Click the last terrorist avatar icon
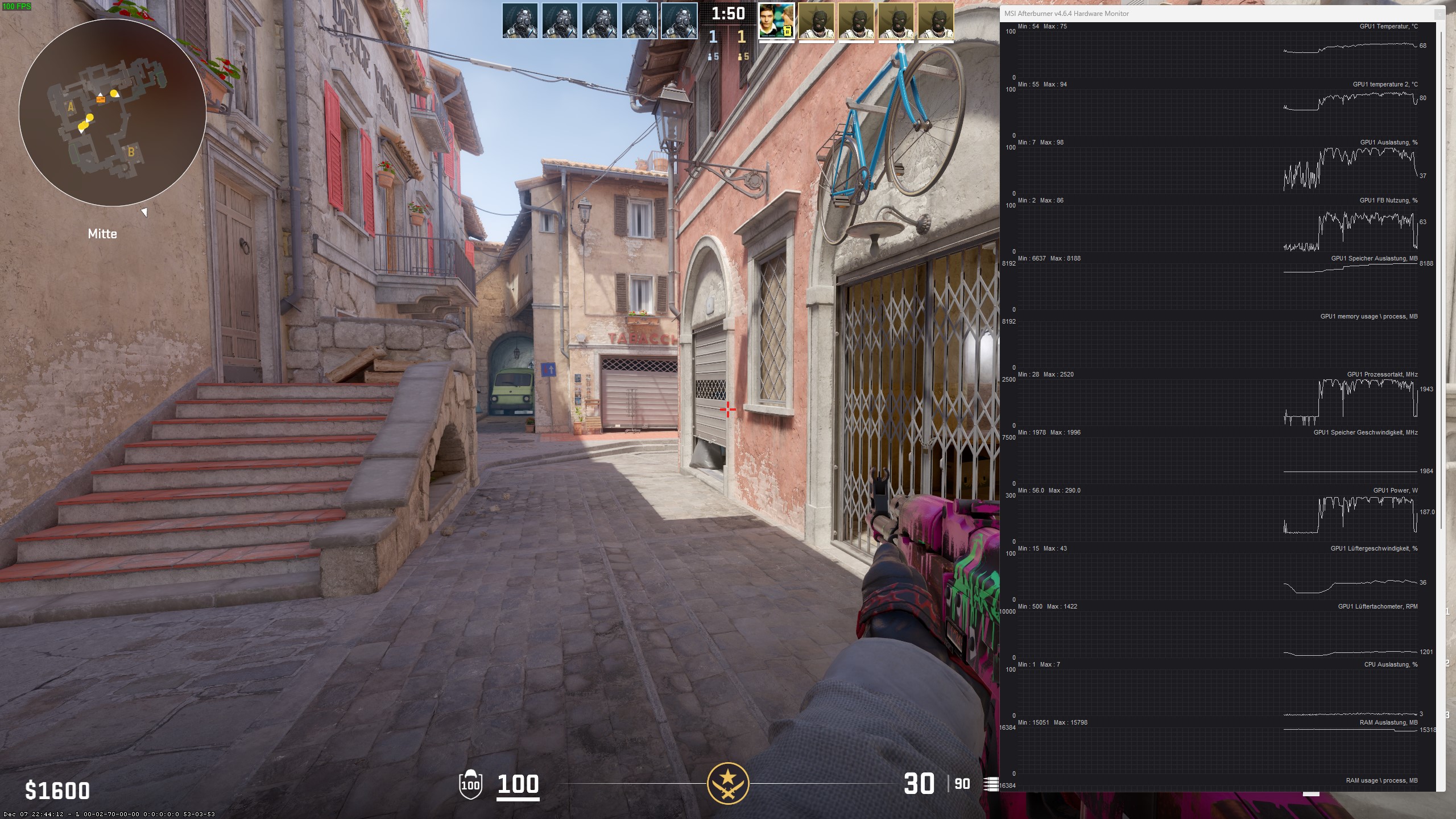The image size is (1456, 819). pyautogui.click(x=936, y=22)
